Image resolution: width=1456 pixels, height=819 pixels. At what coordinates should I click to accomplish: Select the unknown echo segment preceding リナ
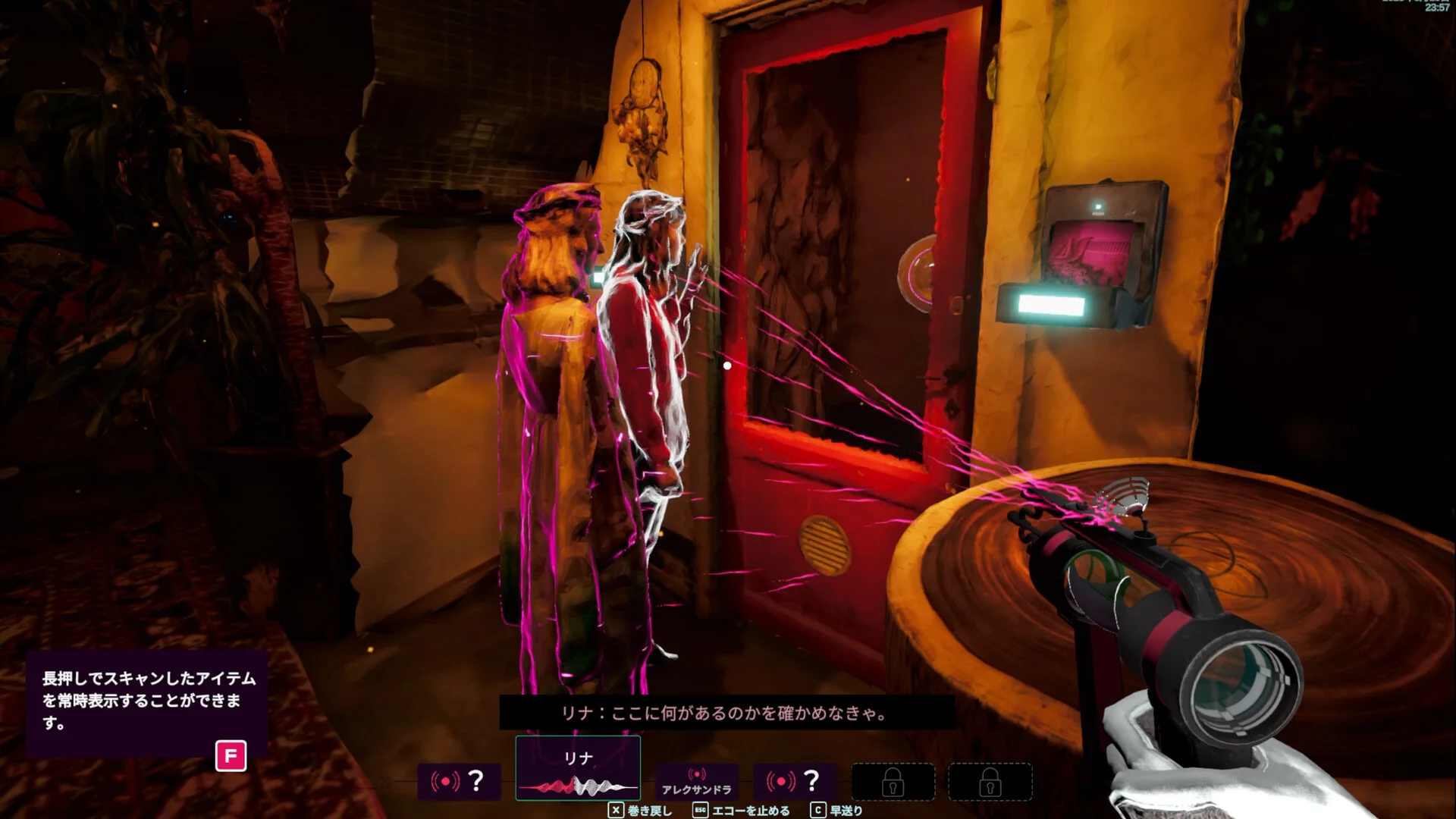(x=459, y=781)
